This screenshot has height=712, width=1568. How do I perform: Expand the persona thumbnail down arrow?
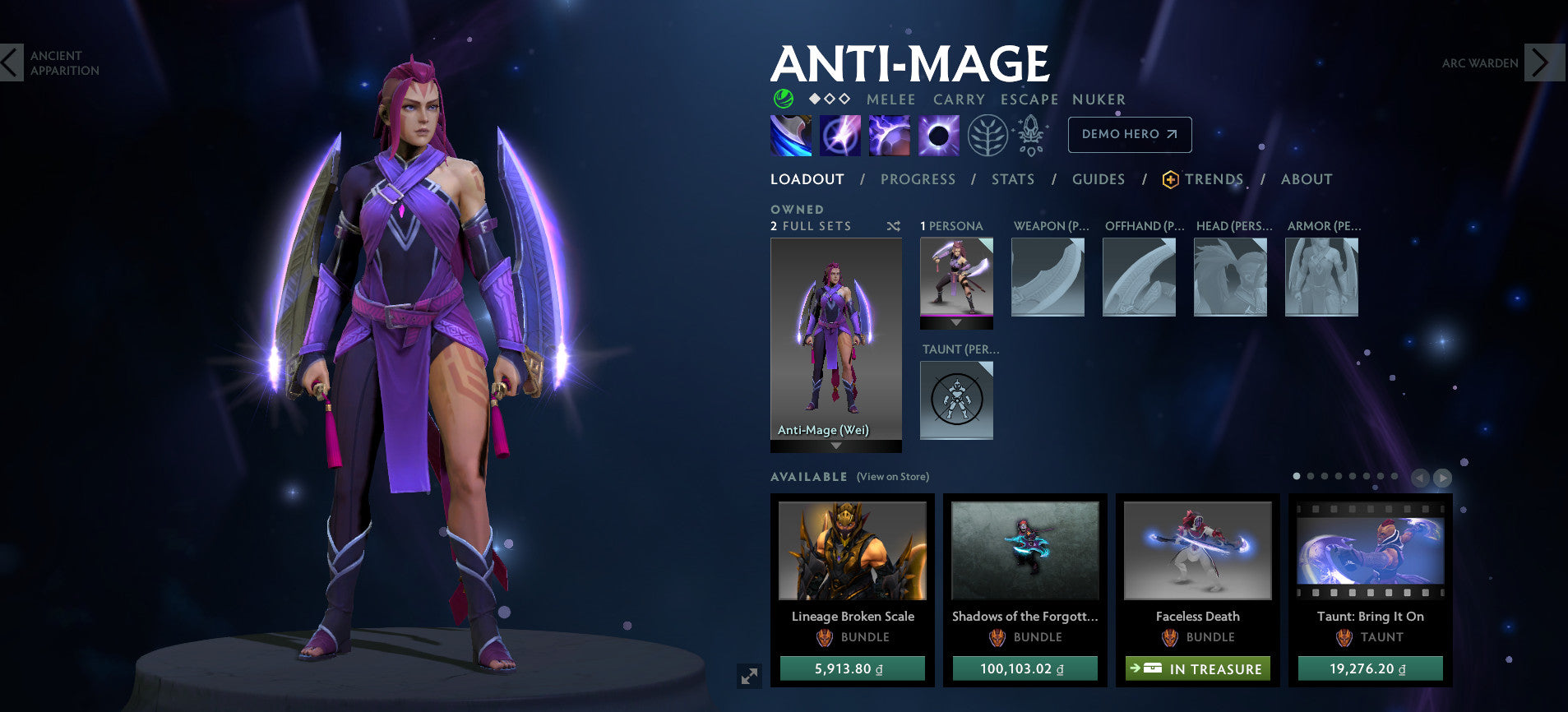(x=956, y=322)
